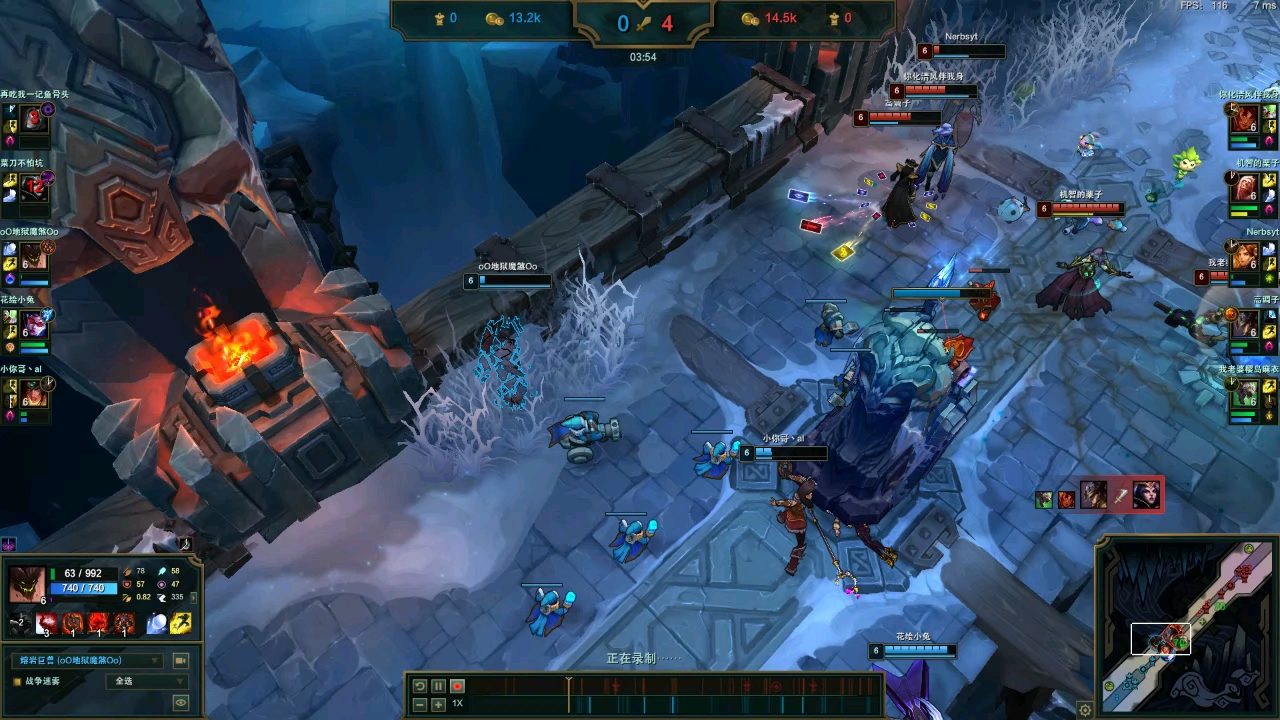Toggle the red record button
Image resolution: width=1280 pixels, height=720 pixels.
457,686
